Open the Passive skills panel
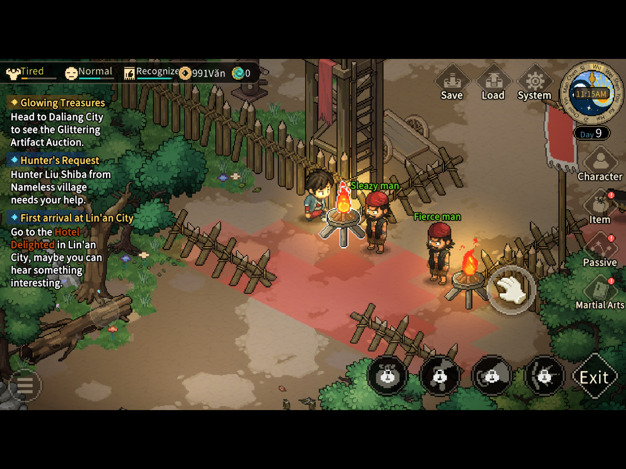The width and height of the screenshot is (626, 469). (599, 249)
